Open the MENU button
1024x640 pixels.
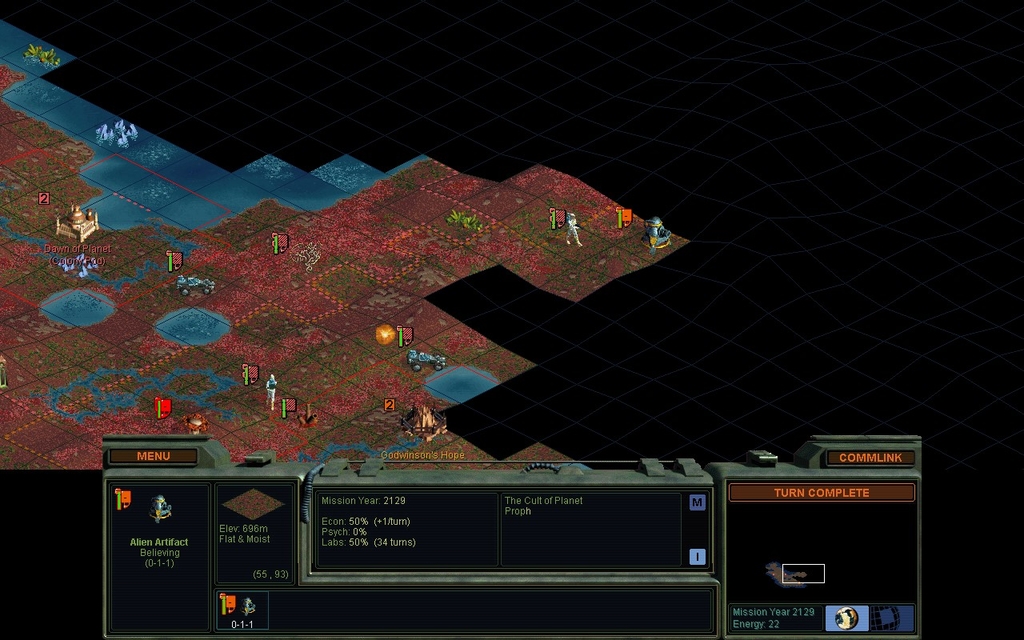153,457
